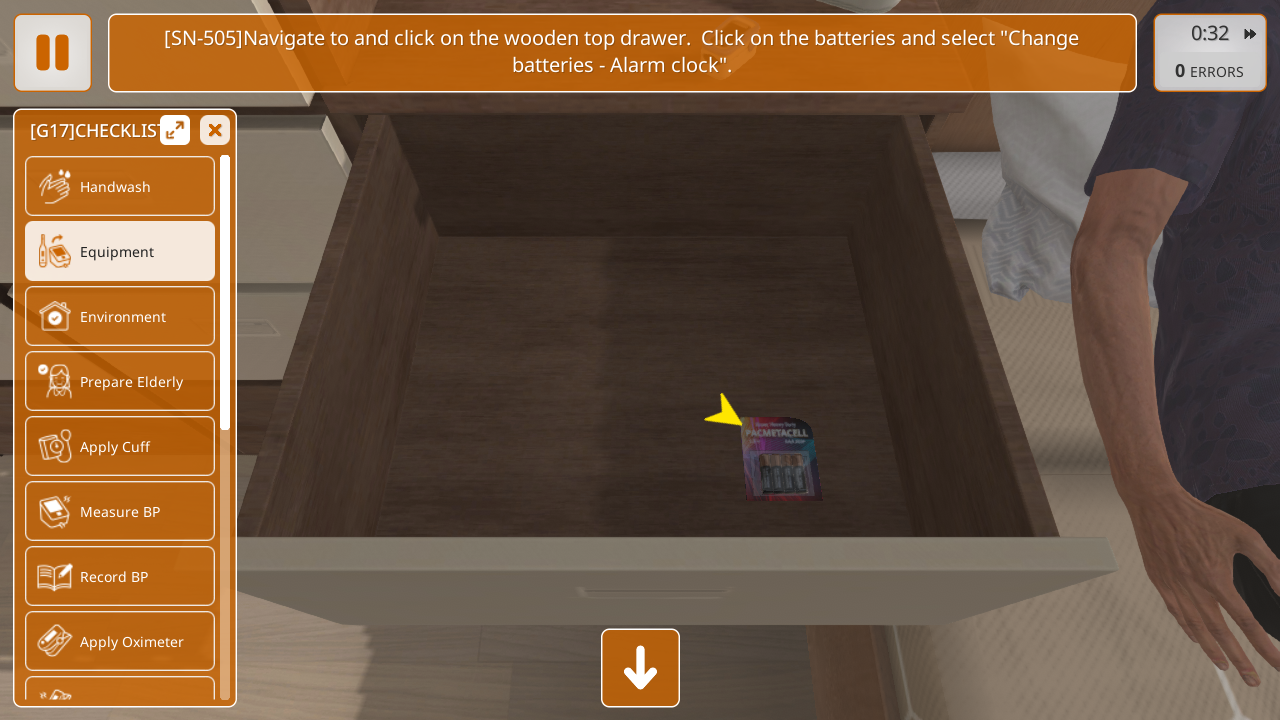
Task: Close the checklist panel
Action: 215,130
